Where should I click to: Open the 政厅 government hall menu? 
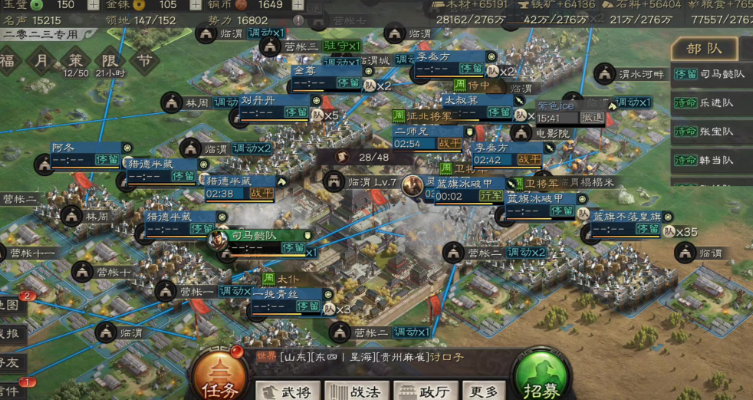[x=422, y=391]
